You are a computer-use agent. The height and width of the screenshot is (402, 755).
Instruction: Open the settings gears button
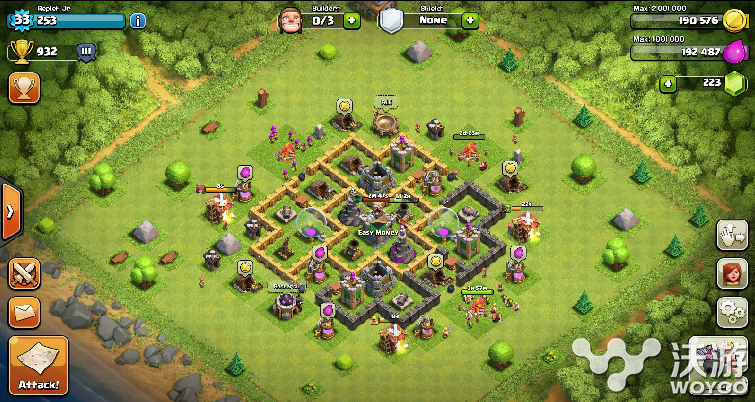[732, 310]
